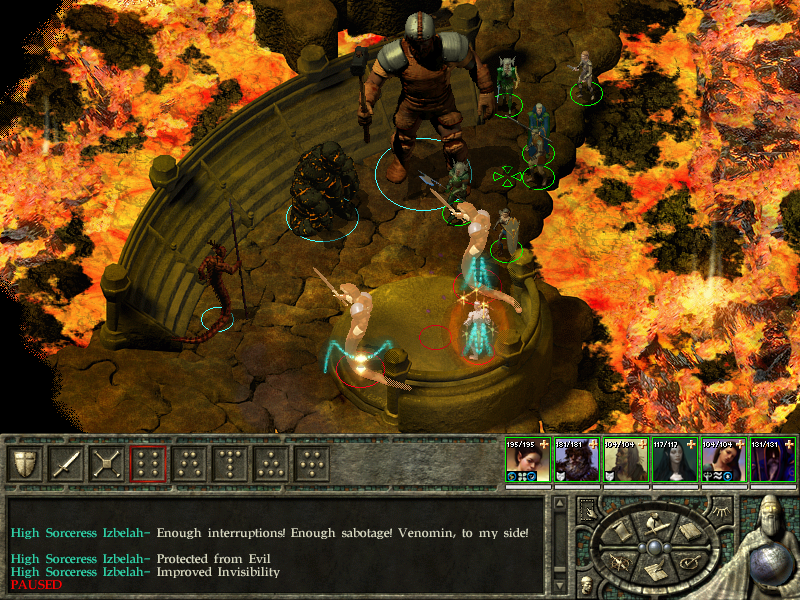
Task: Choose the two-column formation with red border
Action: click(x=148, y=464)
